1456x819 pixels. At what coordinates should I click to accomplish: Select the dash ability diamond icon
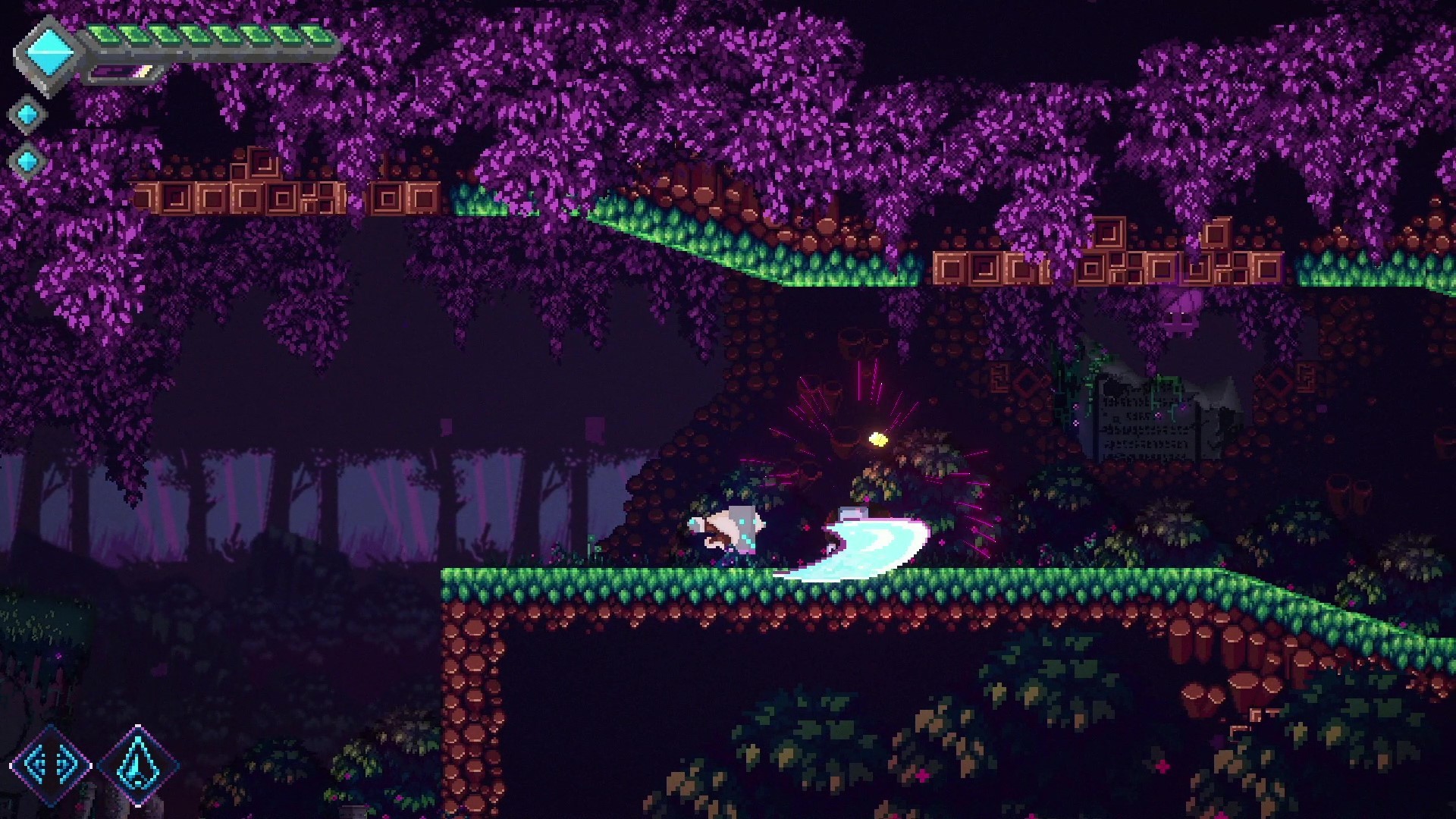coord(49,766)
